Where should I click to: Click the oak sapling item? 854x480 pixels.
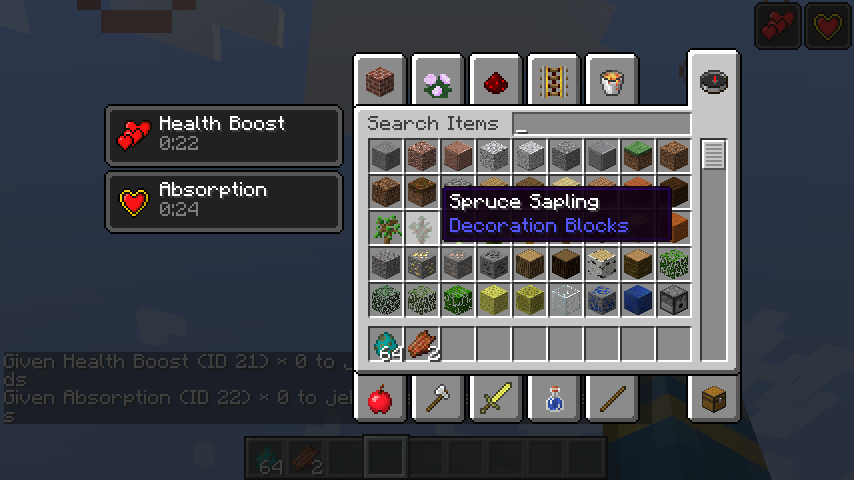tap(384, 227)
